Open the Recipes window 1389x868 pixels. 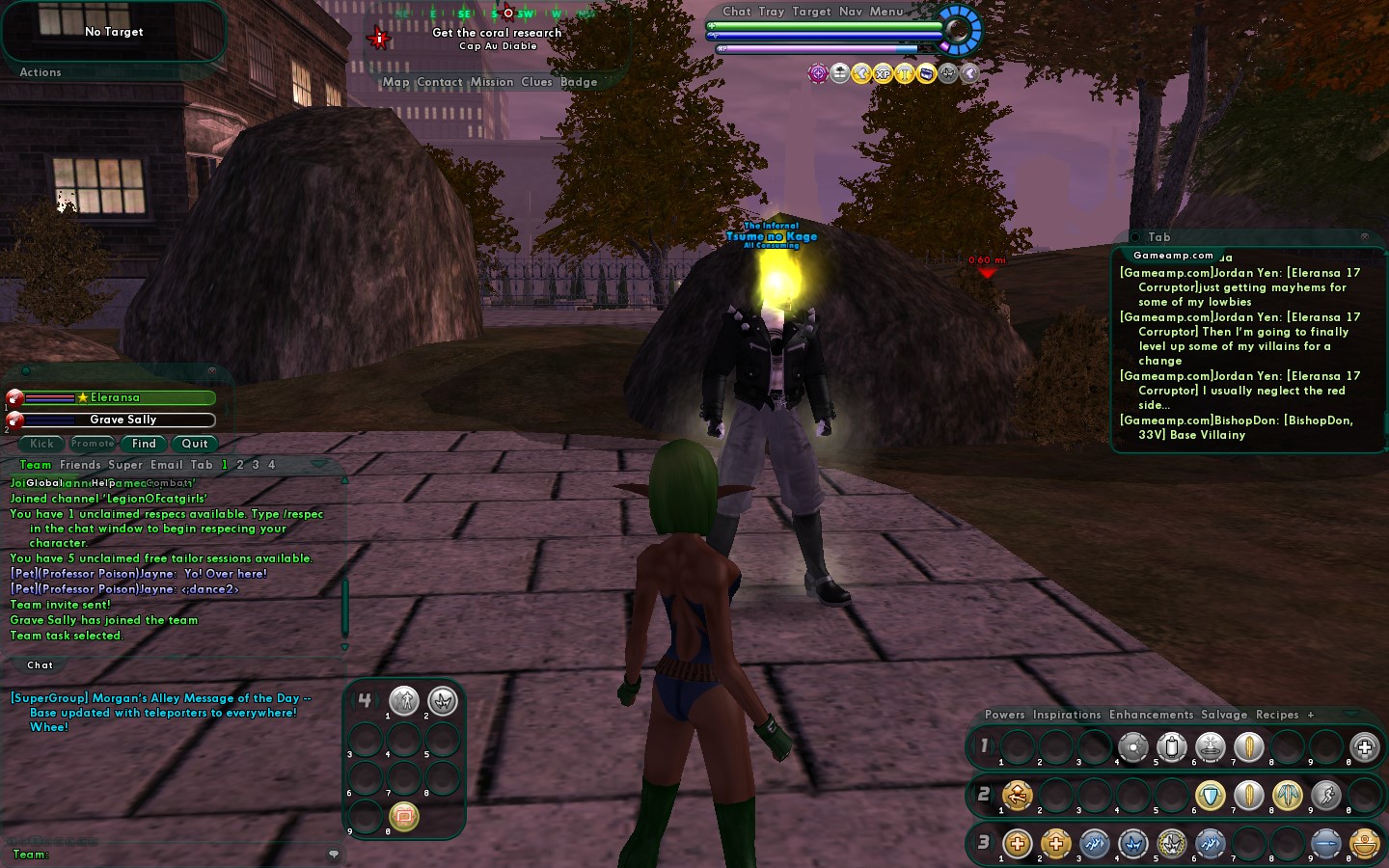tap(1277, 715)
